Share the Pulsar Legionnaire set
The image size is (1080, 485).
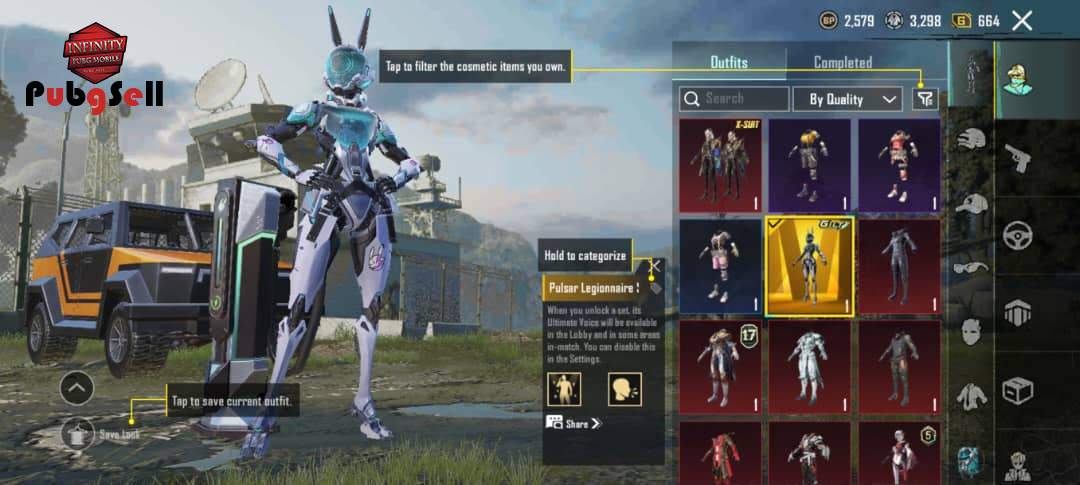pyautogui.click(x=575, y=423)
